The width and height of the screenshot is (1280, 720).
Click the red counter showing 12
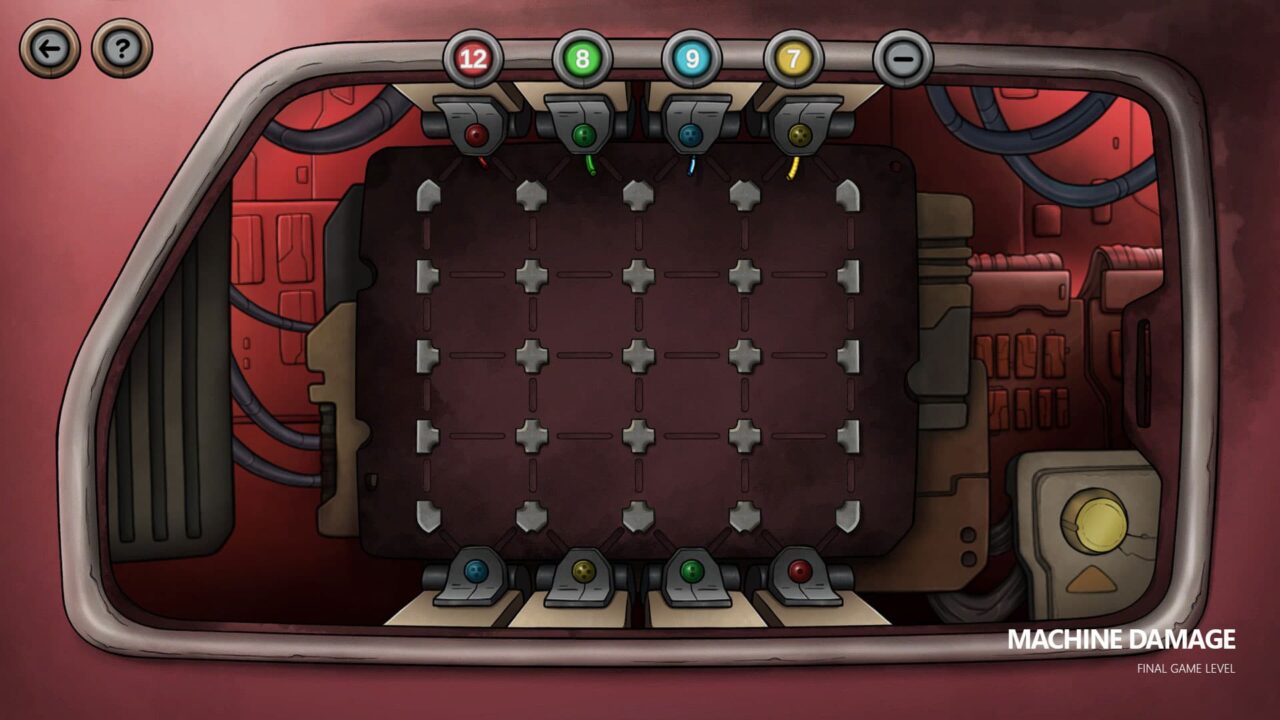click(472, 57)
